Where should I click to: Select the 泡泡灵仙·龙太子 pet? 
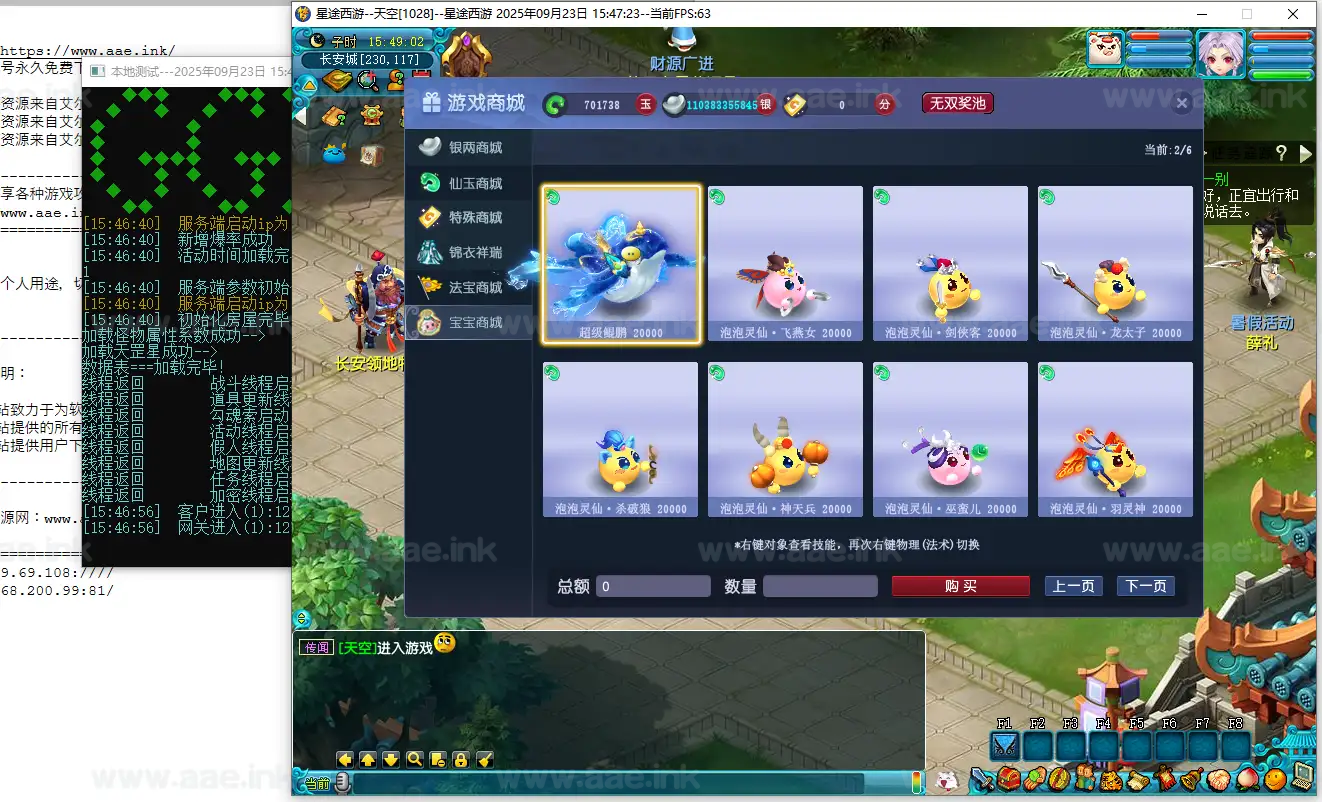coord(1115,264)
